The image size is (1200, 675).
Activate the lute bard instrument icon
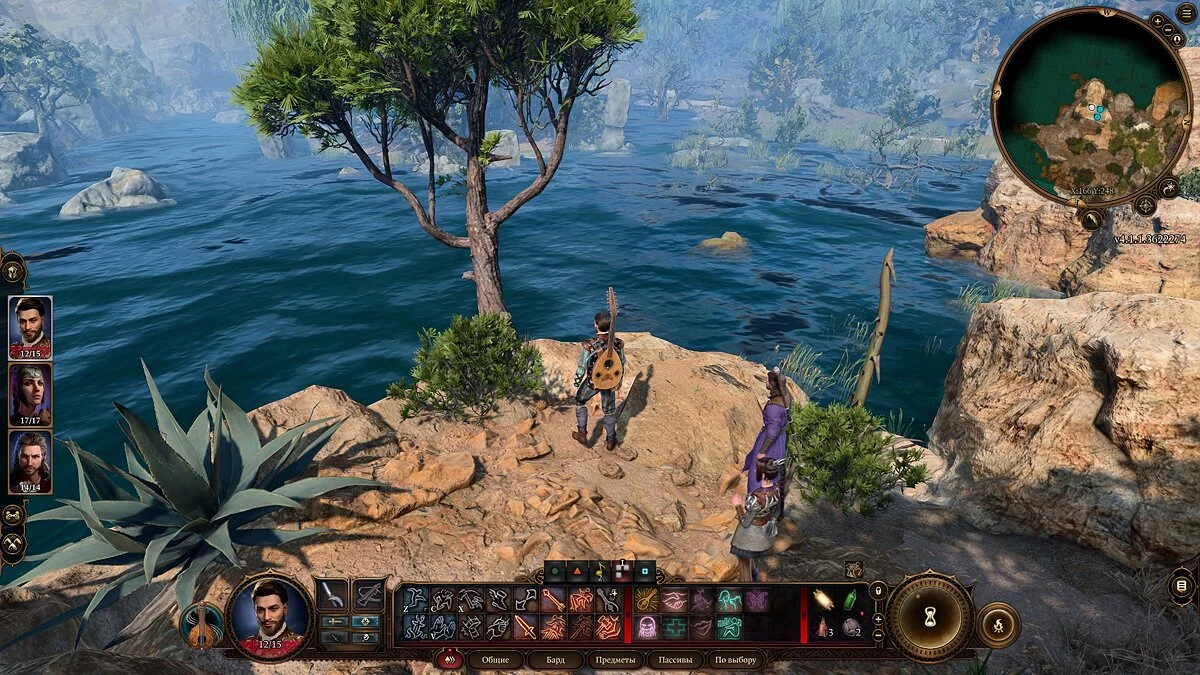click(201, 625)
